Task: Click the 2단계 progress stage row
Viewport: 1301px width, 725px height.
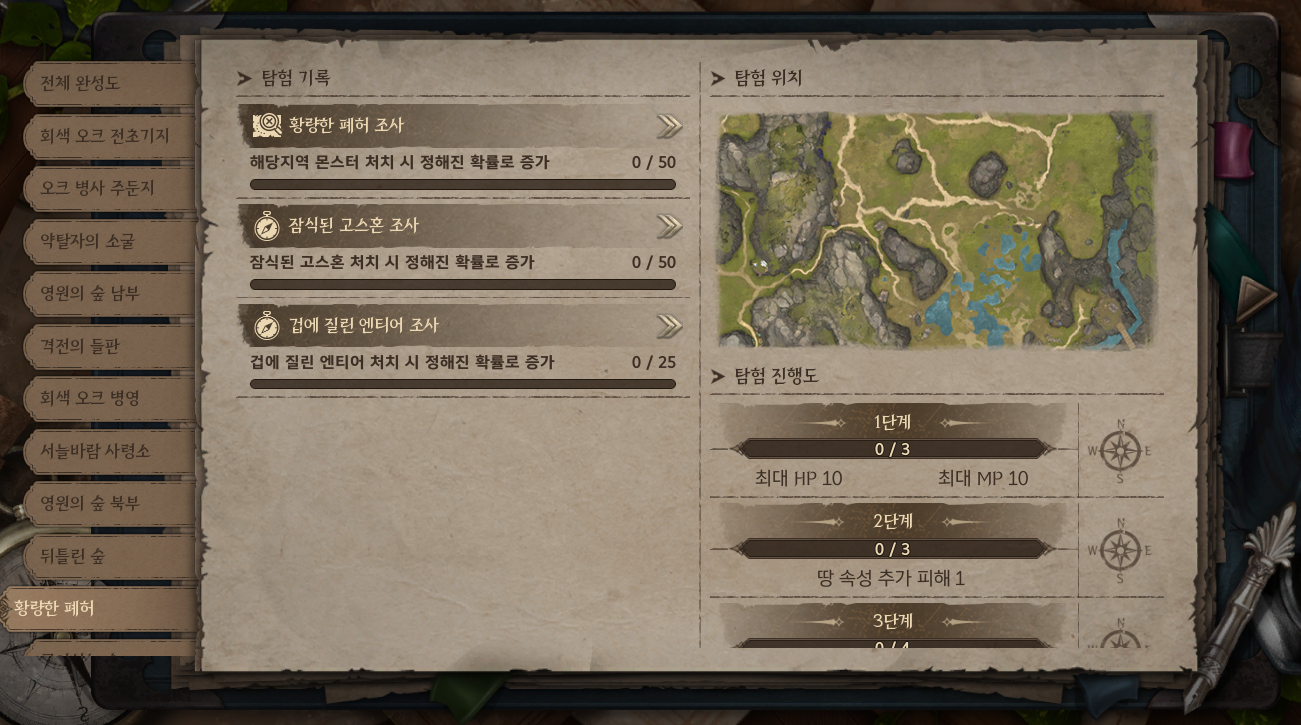Action: [892, 549]
